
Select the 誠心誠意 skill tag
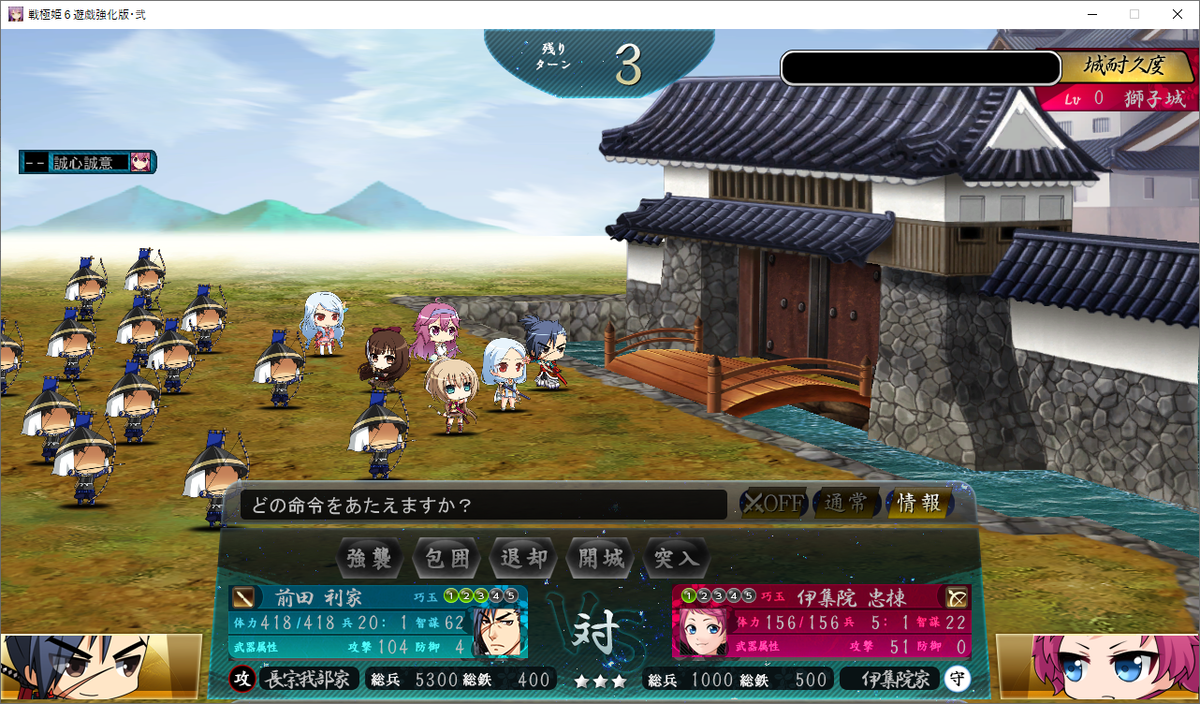pos(87,162)
